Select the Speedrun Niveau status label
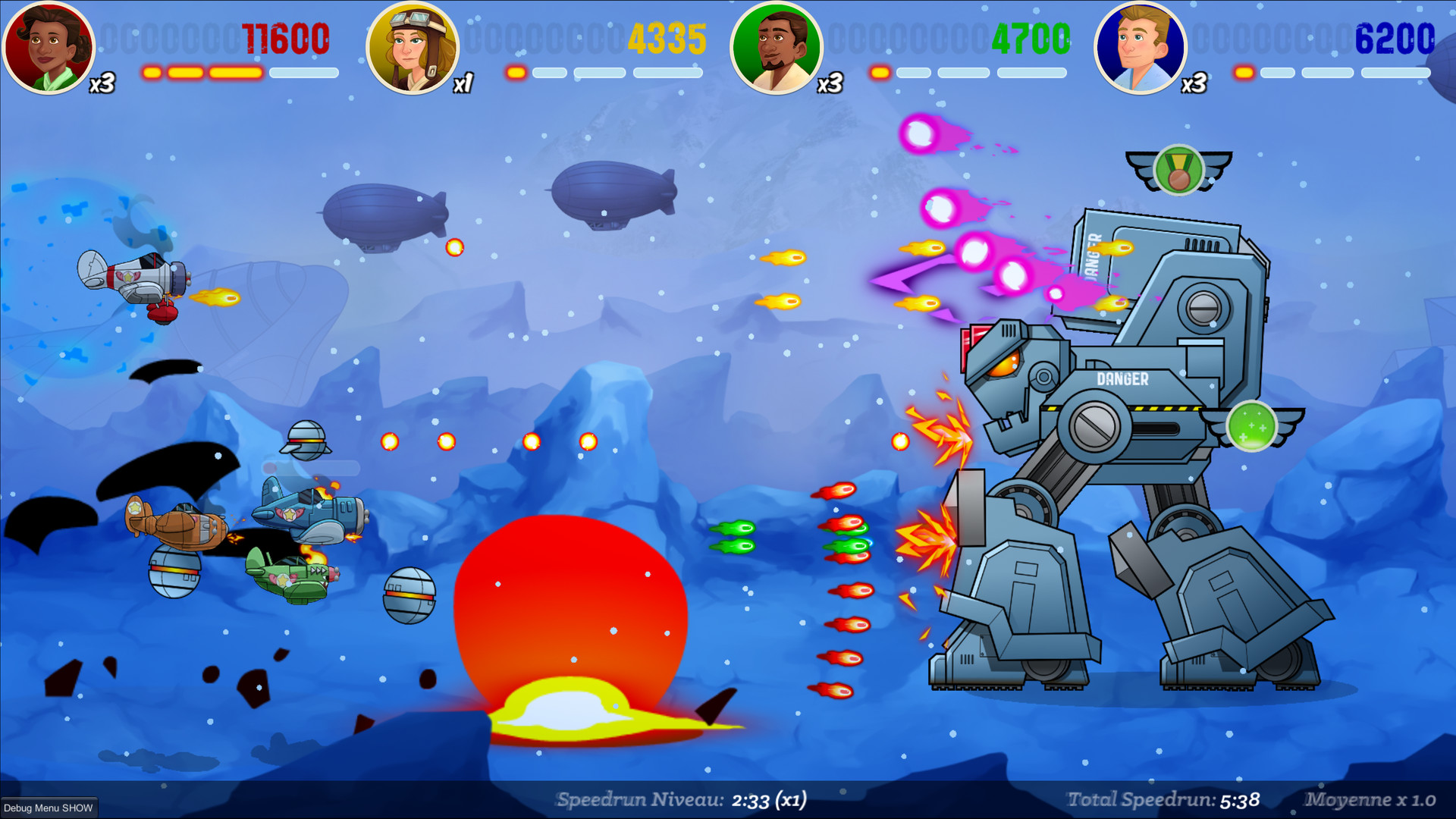 click(639, 799)
